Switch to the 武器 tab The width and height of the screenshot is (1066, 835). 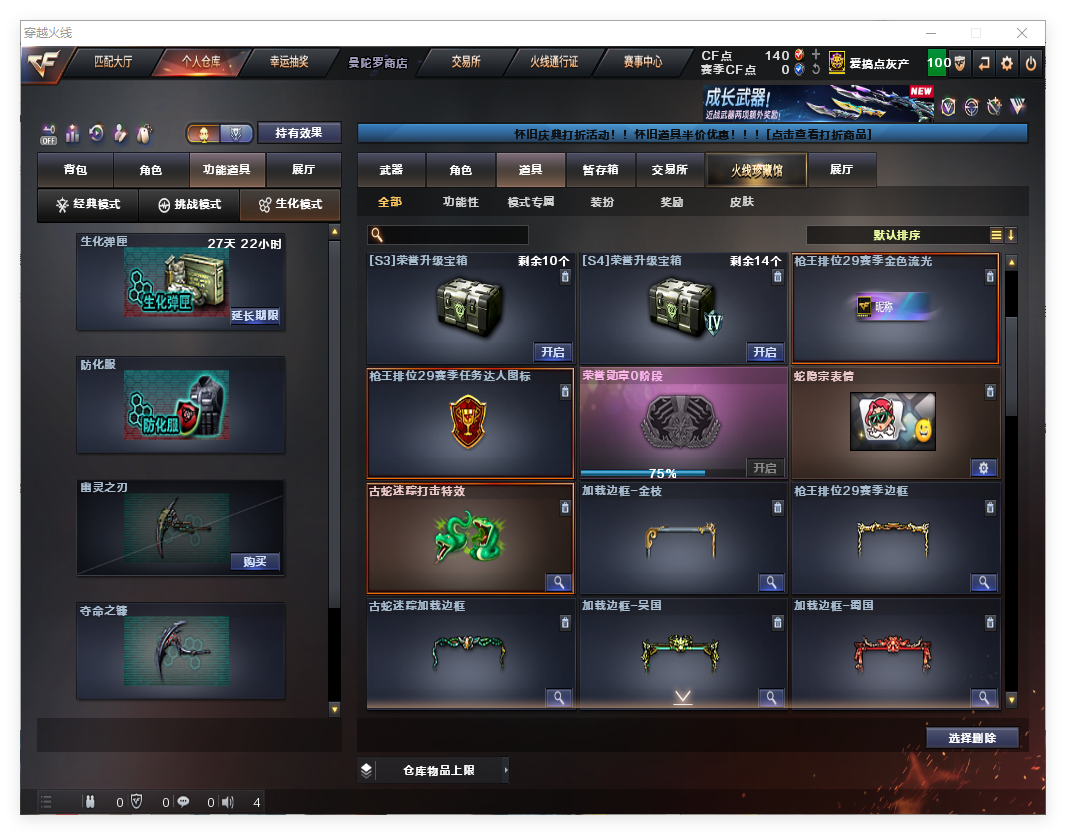(391, 170)
